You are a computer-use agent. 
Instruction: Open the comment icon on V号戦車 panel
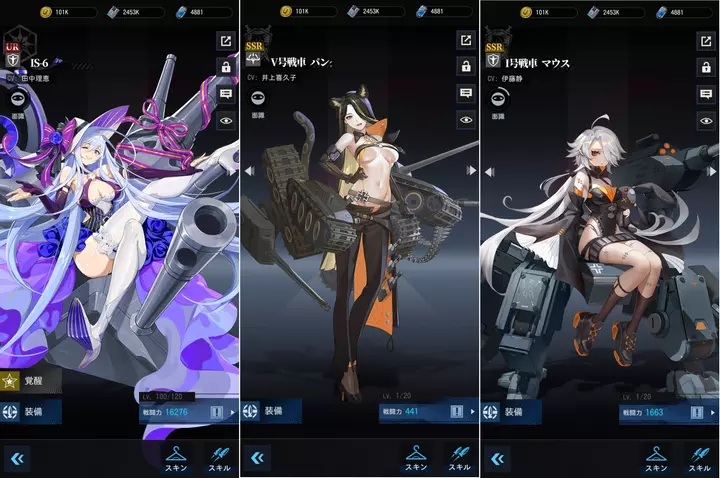point(466,93)
